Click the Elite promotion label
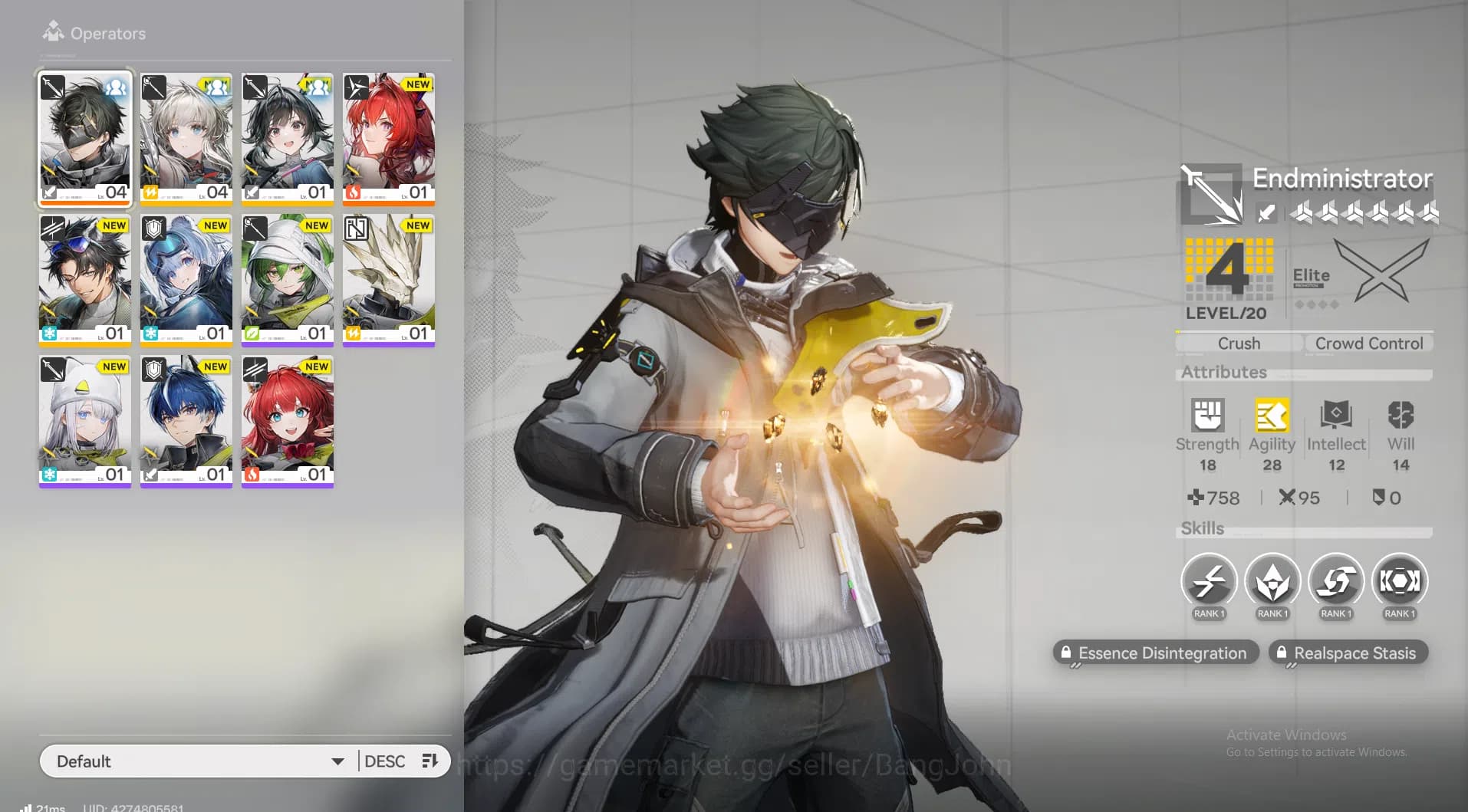 tap(1311, 275)
